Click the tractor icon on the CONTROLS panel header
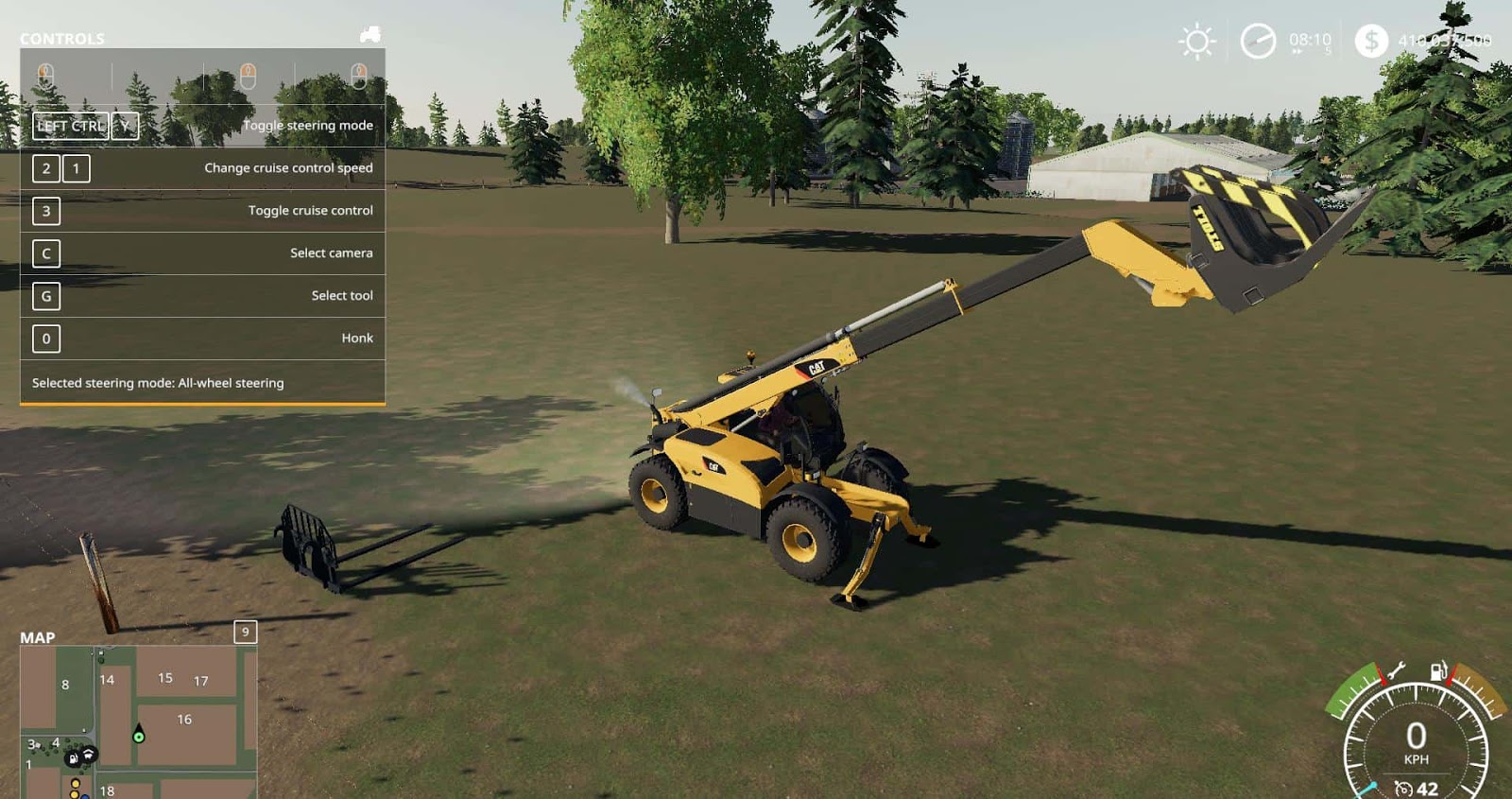 coord(369,36)
